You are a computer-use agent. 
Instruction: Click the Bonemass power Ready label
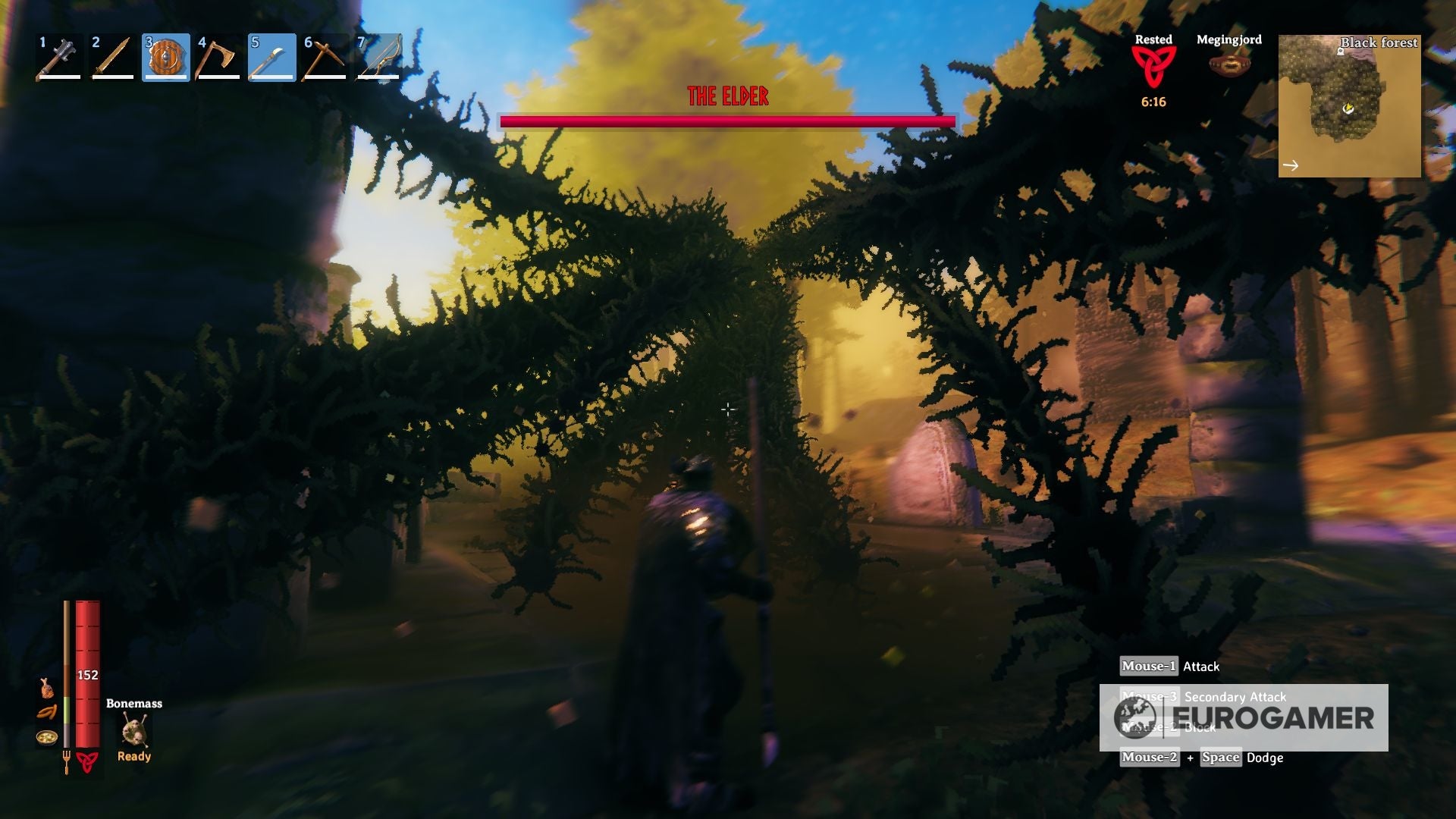(133, 757)
